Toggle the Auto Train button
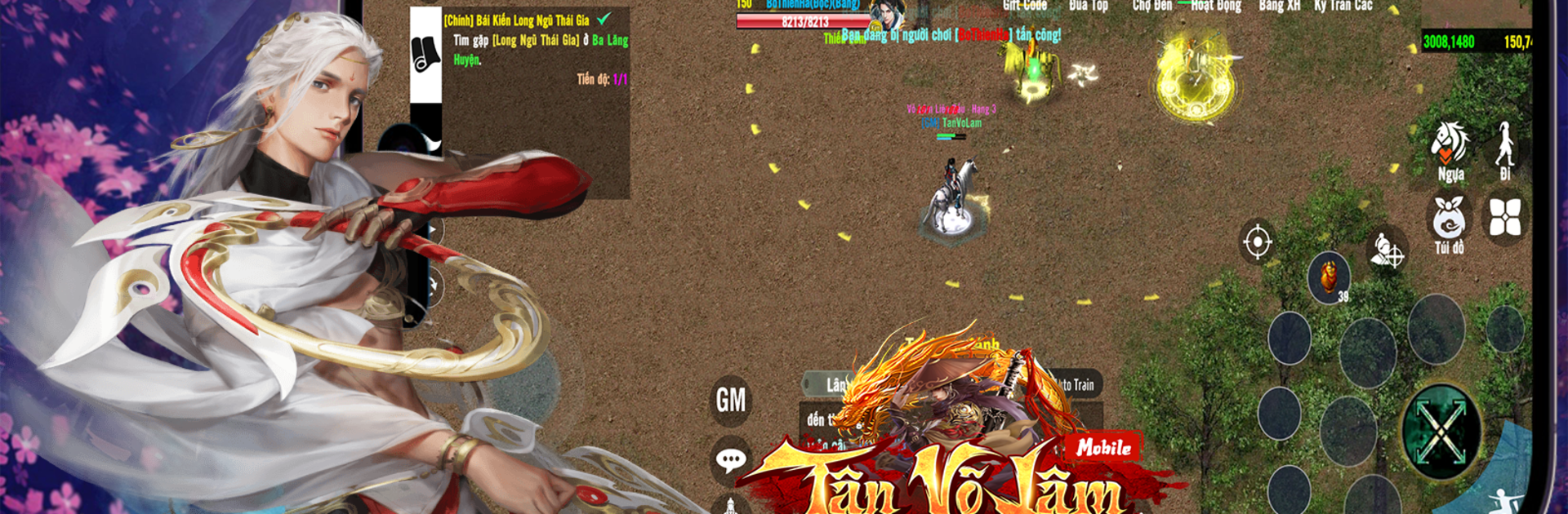Screen dimensions: 1568x514 click(x=1074, y=384)
